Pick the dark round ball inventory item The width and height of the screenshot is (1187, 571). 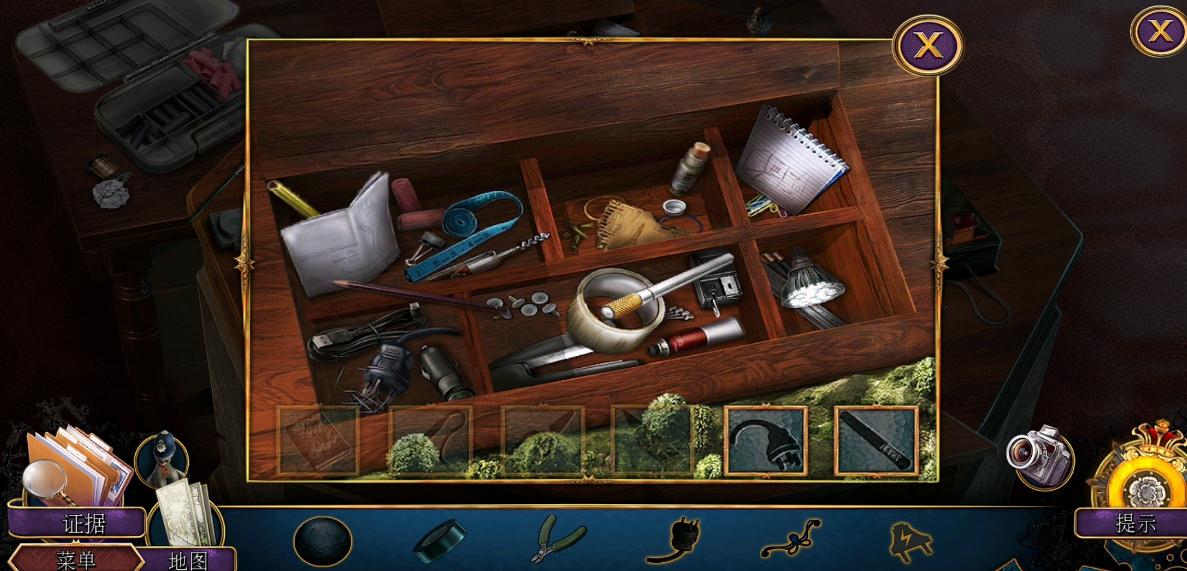(x=322, y=541)
